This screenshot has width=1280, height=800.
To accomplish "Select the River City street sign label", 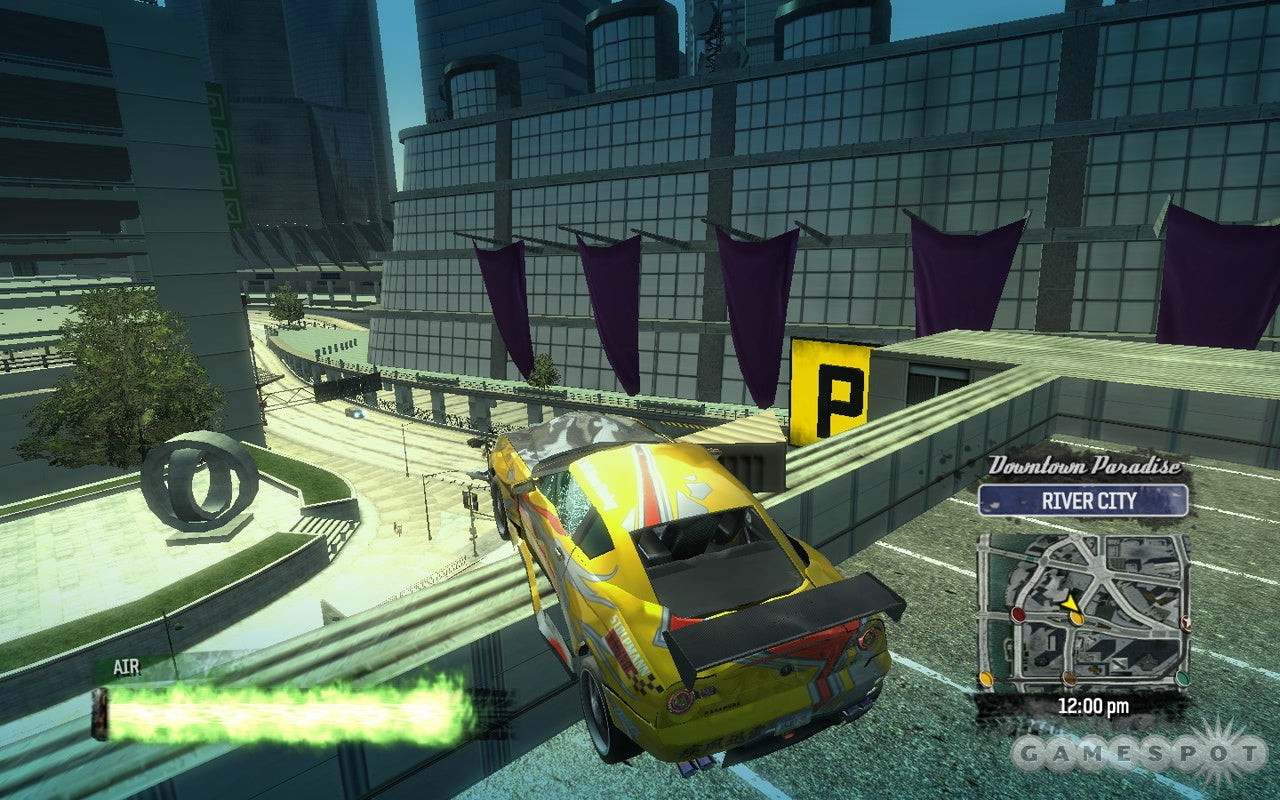I will point(1083,500).
